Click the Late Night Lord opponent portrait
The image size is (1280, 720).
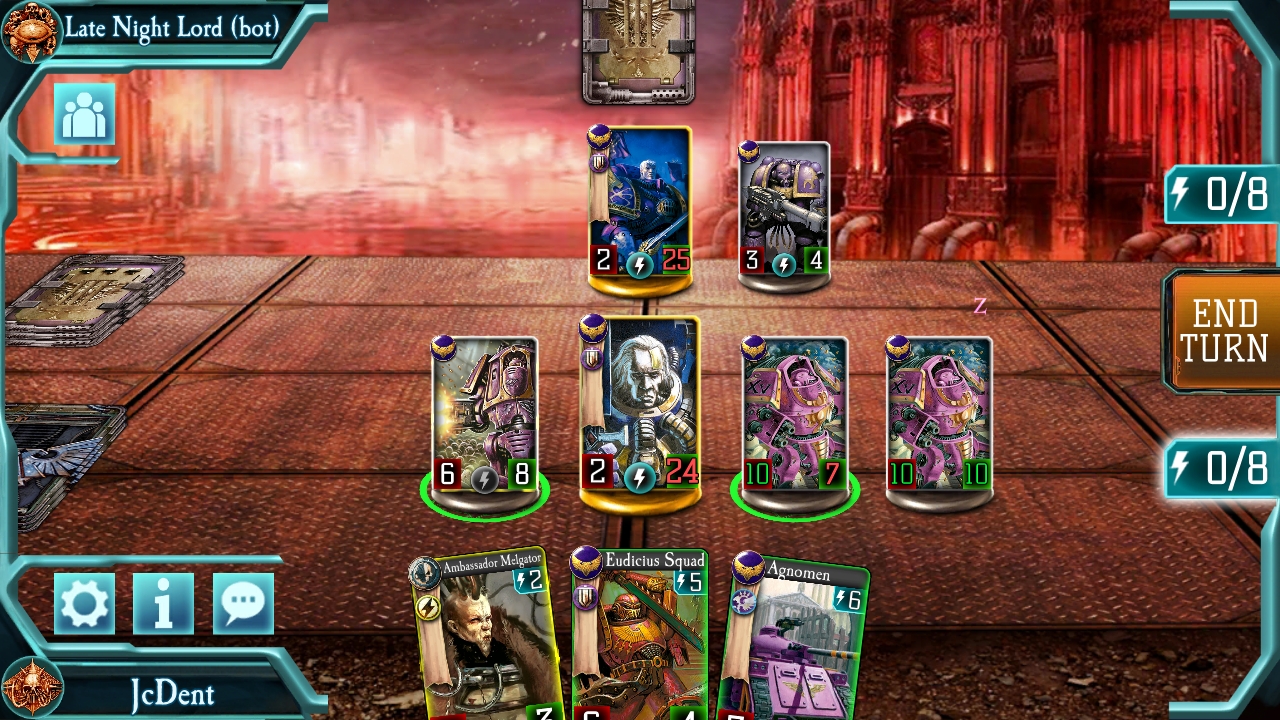[31, 30]
